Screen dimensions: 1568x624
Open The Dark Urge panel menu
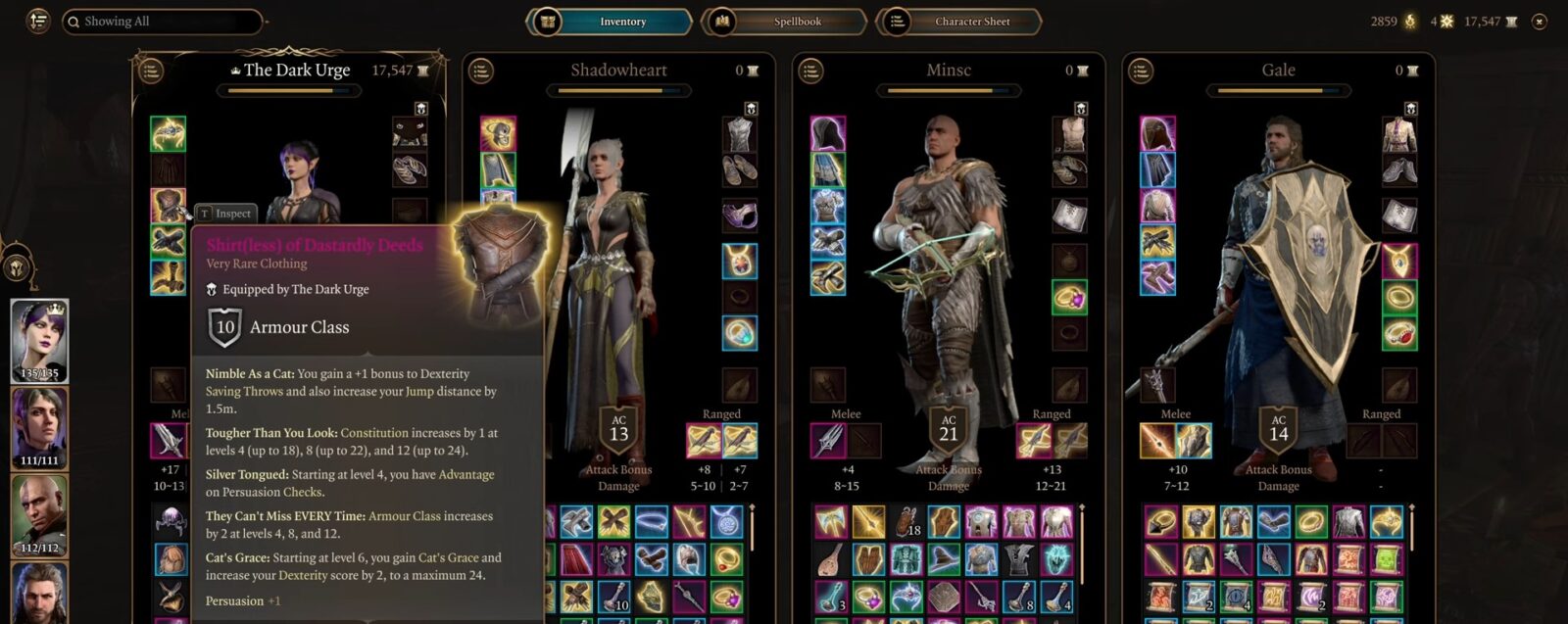coord(151,71)
